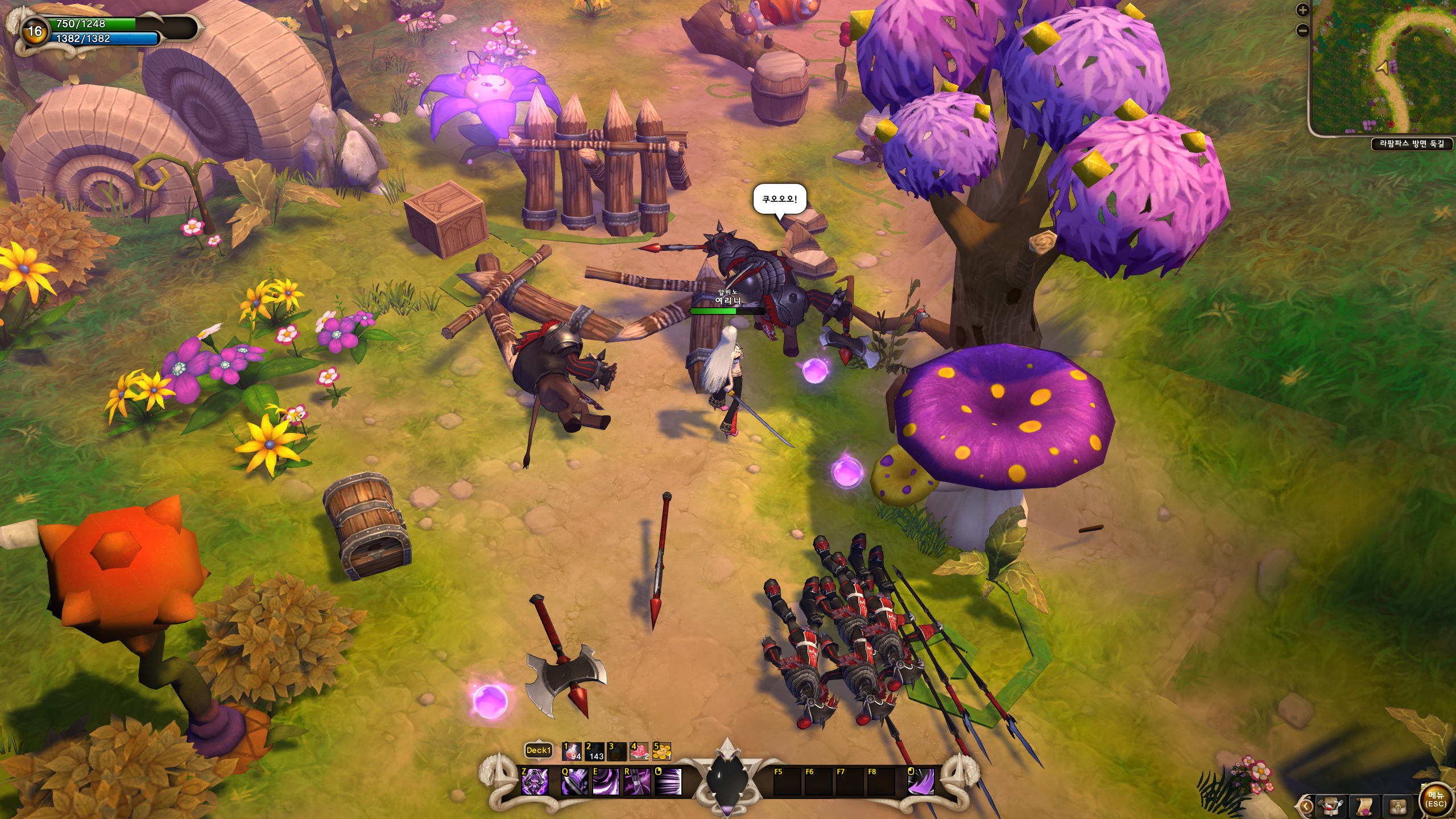Image resolution: width=1456 pixels, height=819 pixels.
Task: Zoom out the minimap with minus button
Action: tap(1303, 30)
